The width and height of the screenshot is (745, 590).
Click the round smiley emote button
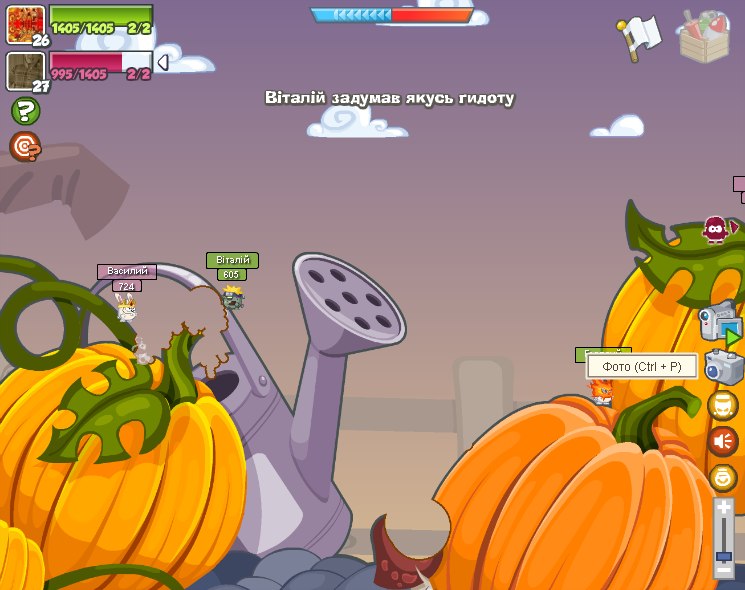point(722,477)
